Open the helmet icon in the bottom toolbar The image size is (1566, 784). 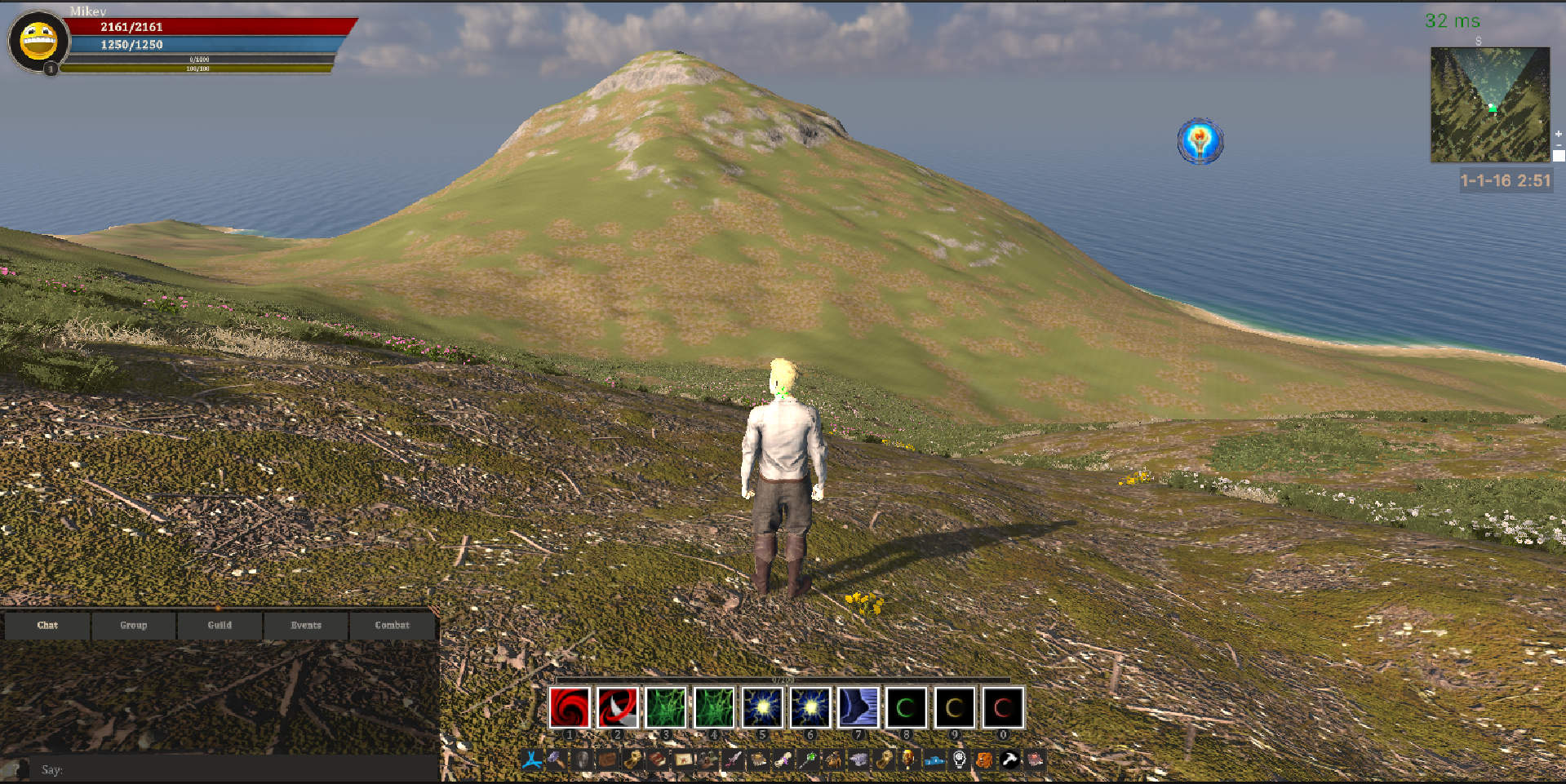(x=582, y=760)
